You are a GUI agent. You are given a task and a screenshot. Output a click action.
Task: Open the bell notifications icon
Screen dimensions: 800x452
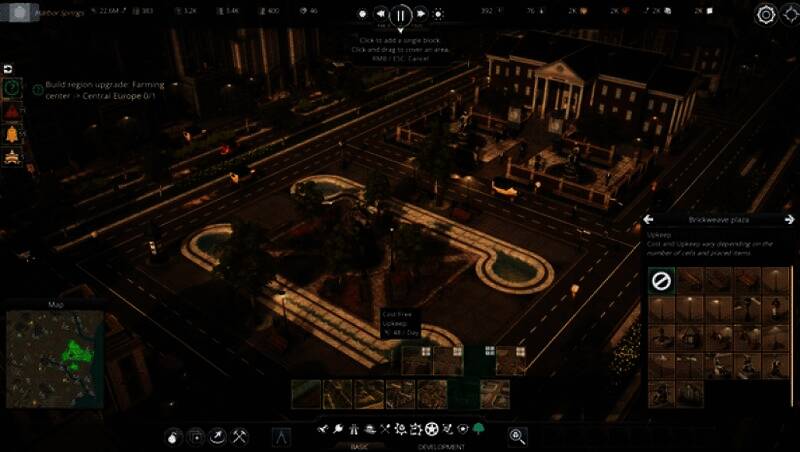coord(12,134)
